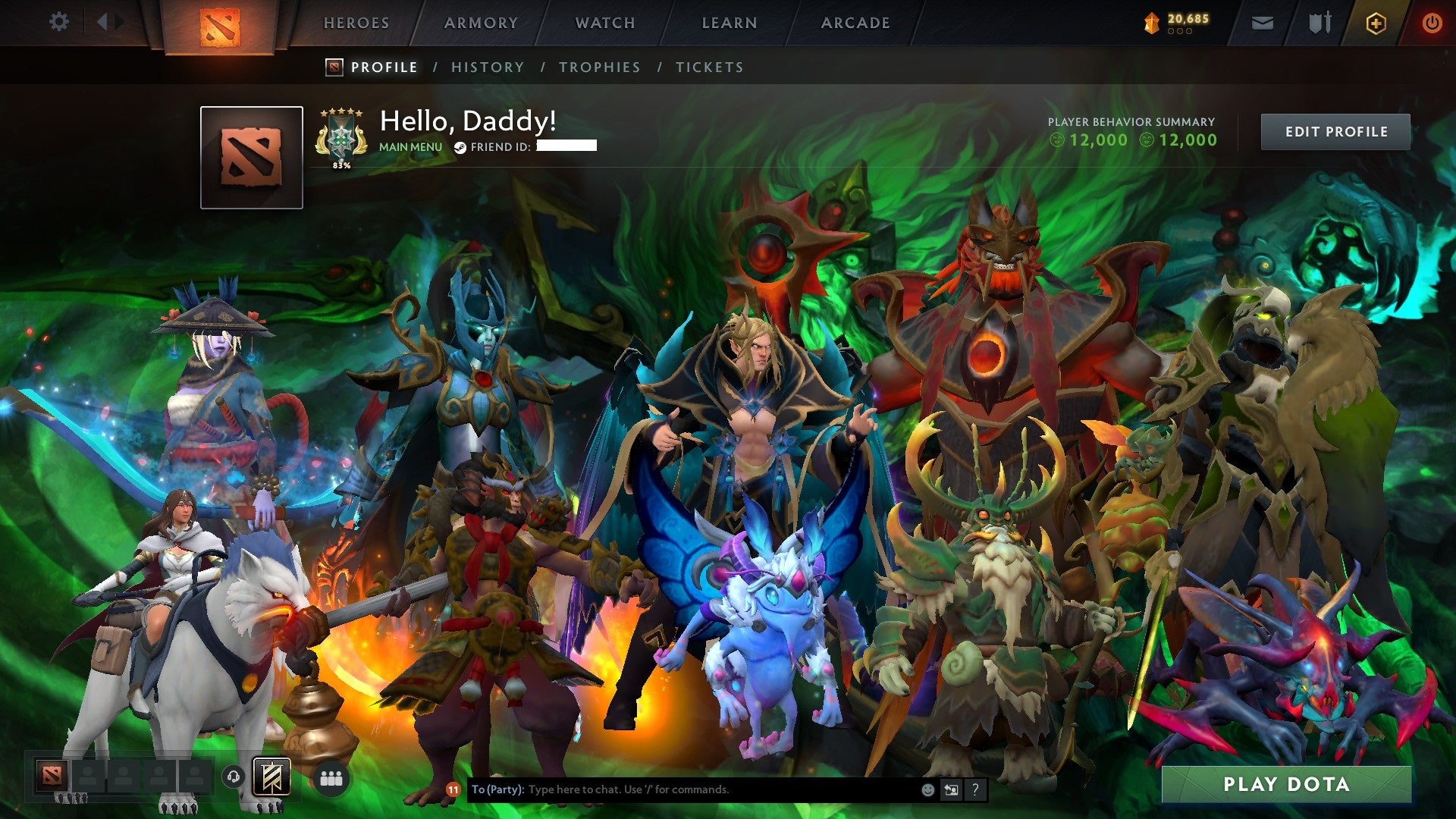Click the emoticon icon in the chat bar
The height and width of the screenshot is (819, 1456).
point(928,789)
